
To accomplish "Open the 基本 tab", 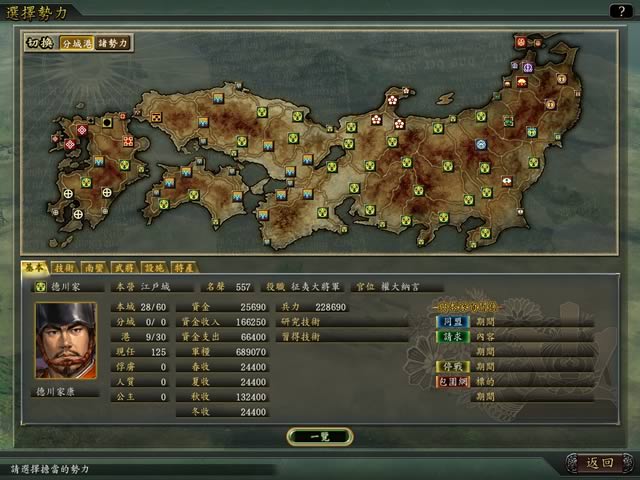I will [35, 267].
